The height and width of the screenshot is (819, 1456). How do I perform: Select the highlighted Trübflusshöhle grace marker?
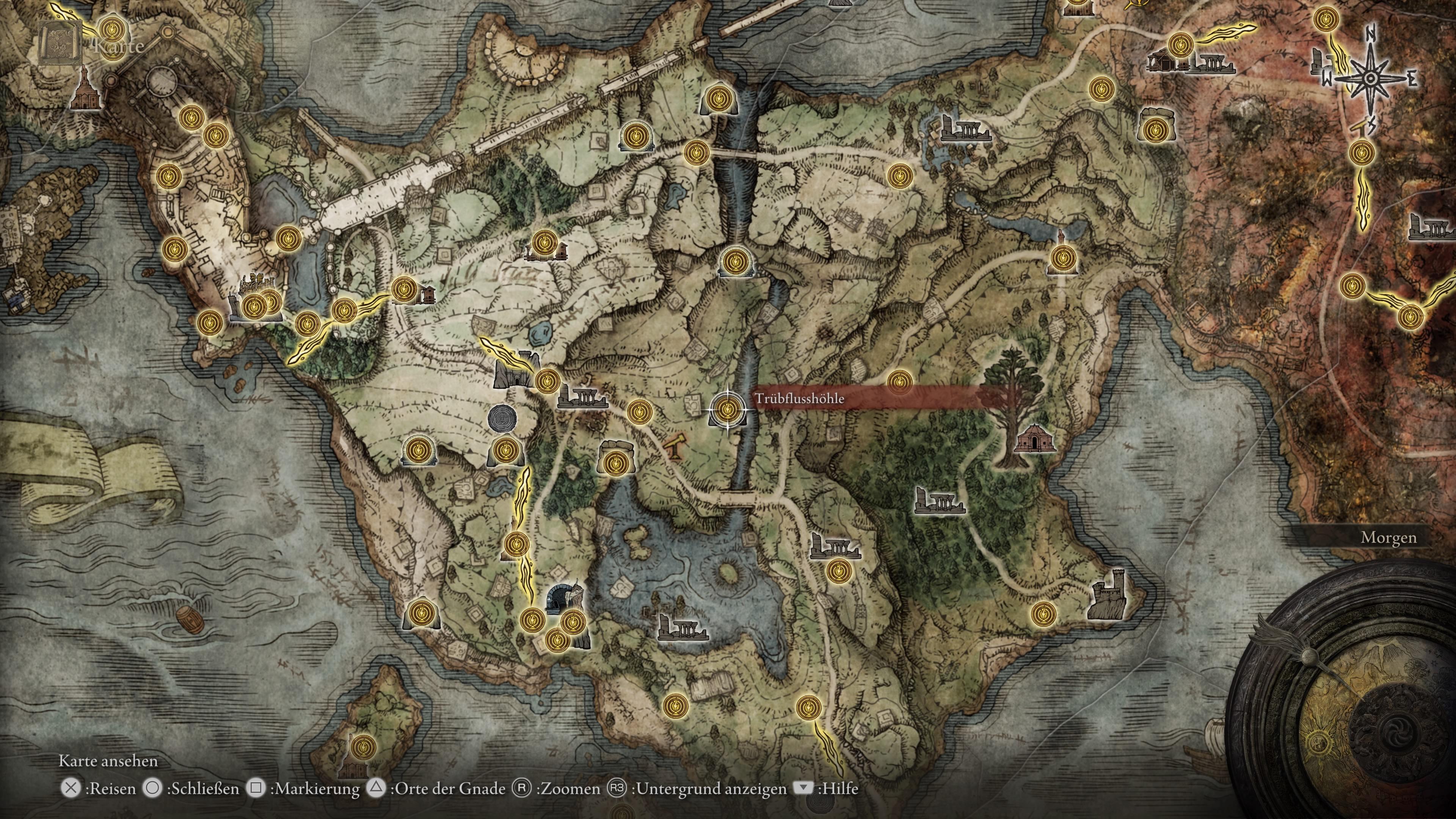click(x=728, y=408)
